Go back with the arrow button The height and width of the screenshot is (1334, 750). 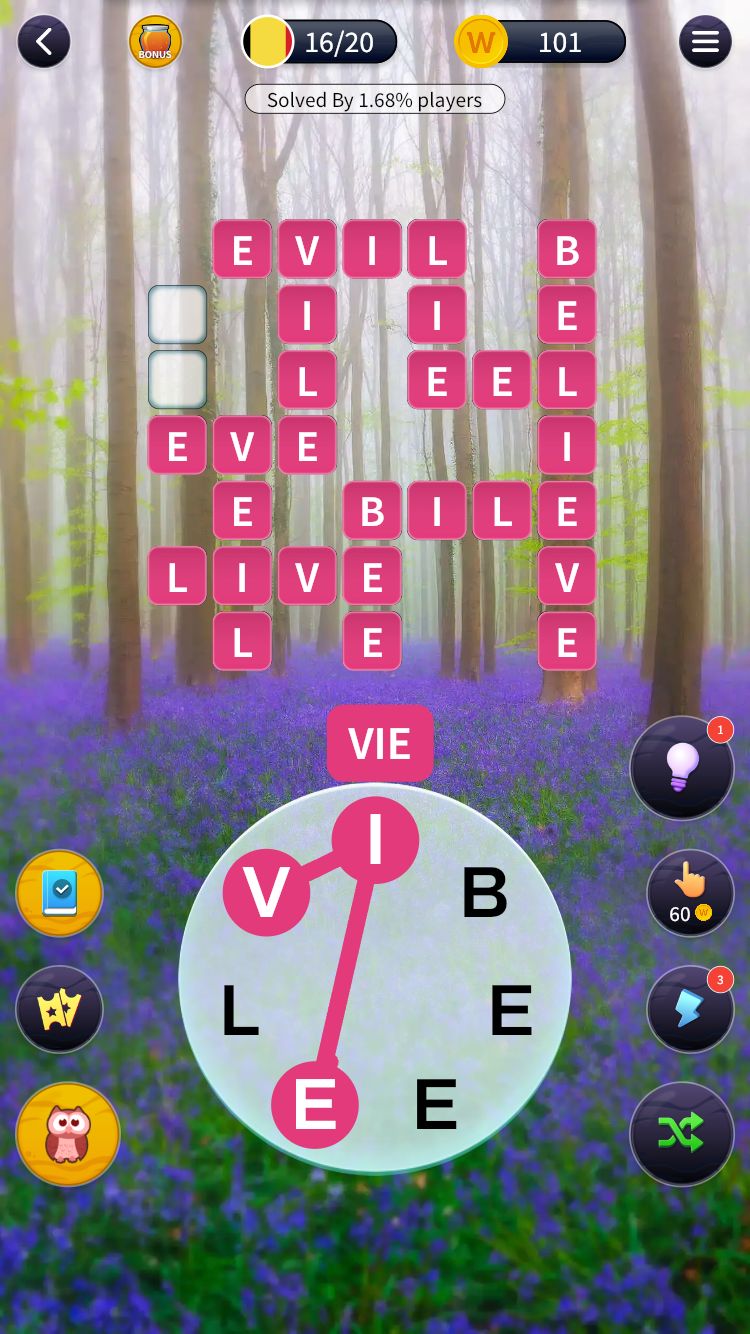[x=43, y=42]
